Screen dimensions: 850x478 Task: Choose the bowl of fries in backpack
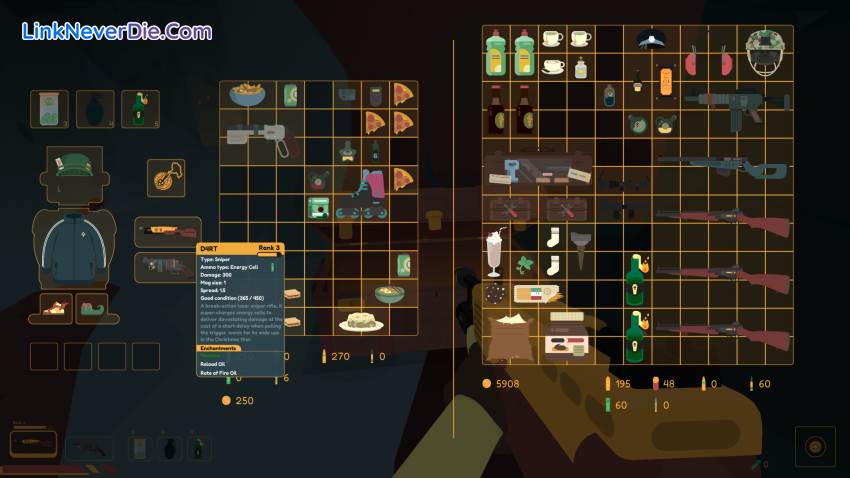pos(247,95)
